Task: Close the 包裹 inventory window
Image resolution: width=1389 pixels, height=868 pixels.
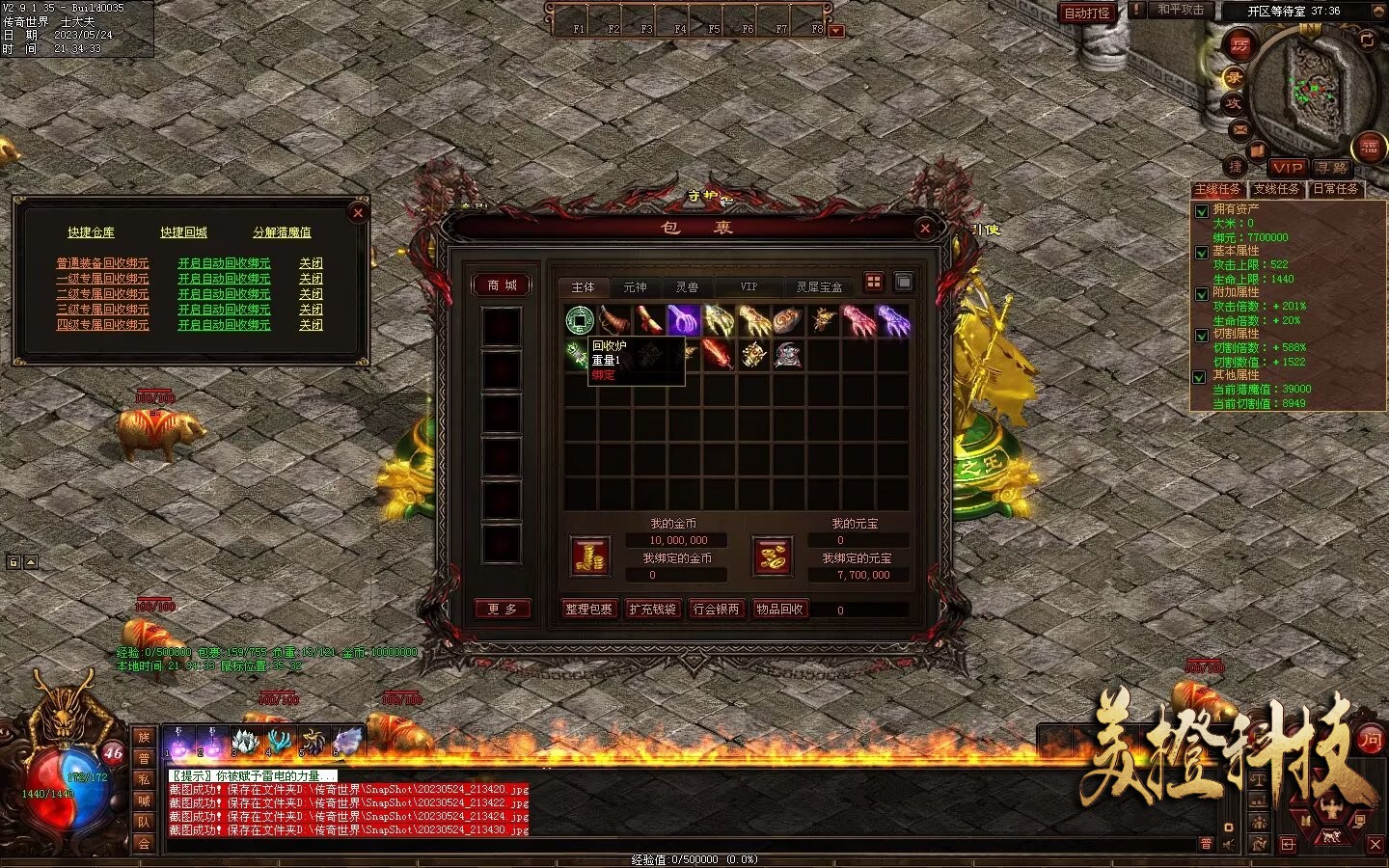Action: point(925,229)
